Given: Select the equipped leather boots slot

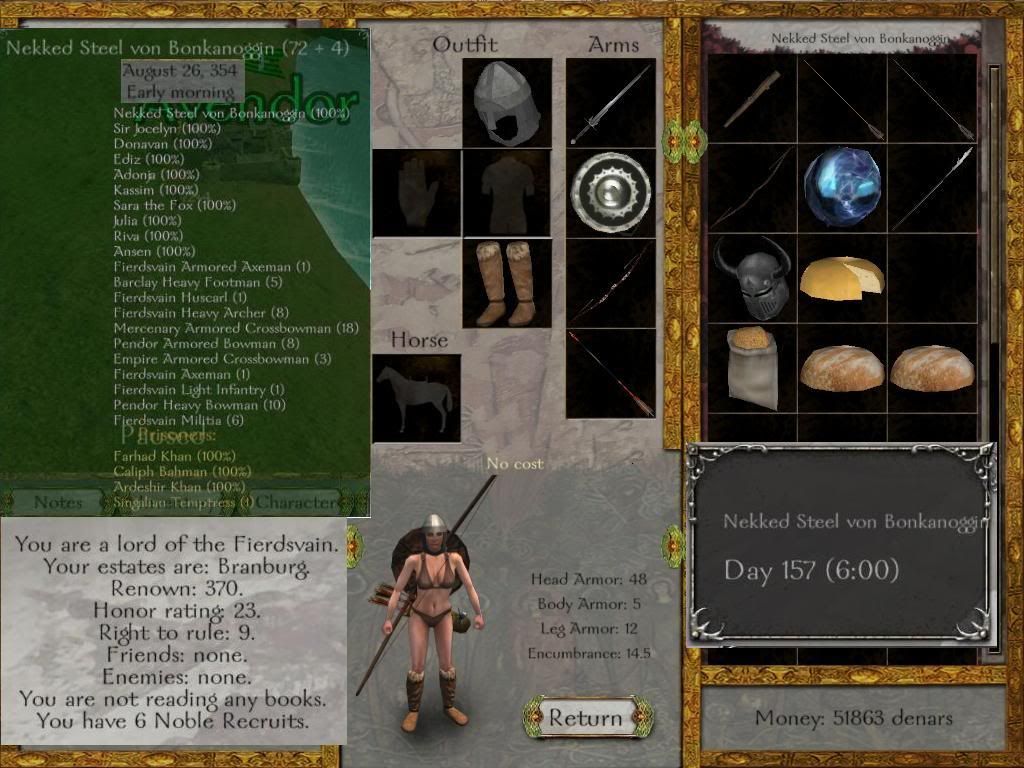Looking at the screenshot, I should (507, 283).
